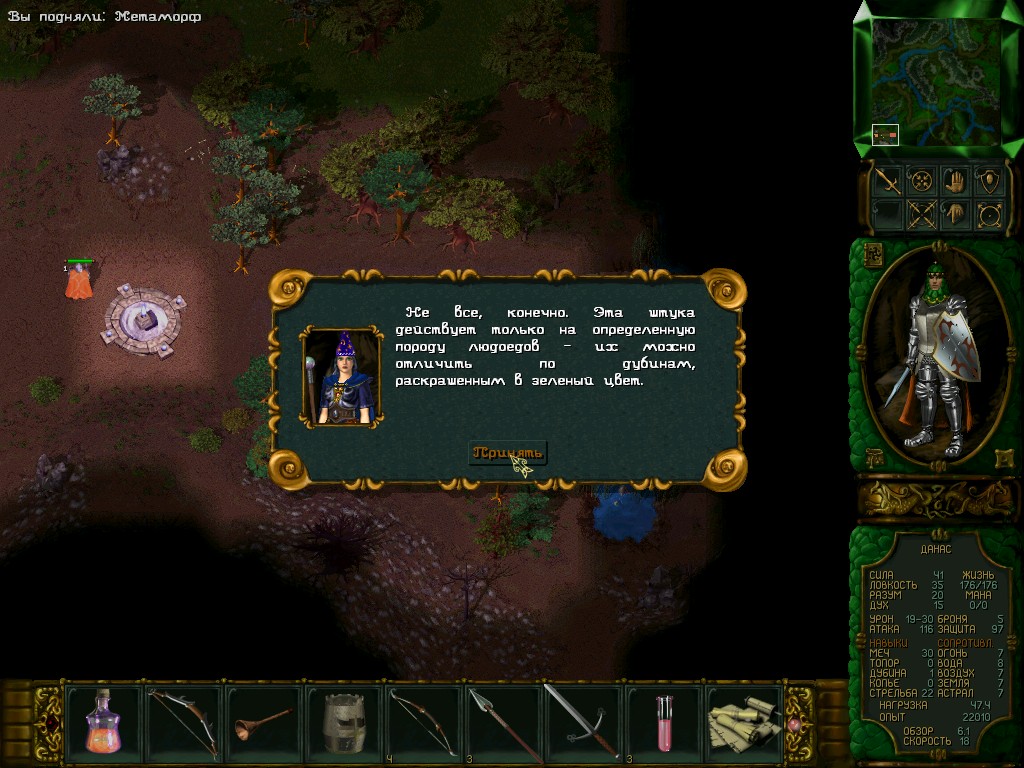Activate the shield defend command
This screenshot has height=768, width=1024.
[989, 181]
